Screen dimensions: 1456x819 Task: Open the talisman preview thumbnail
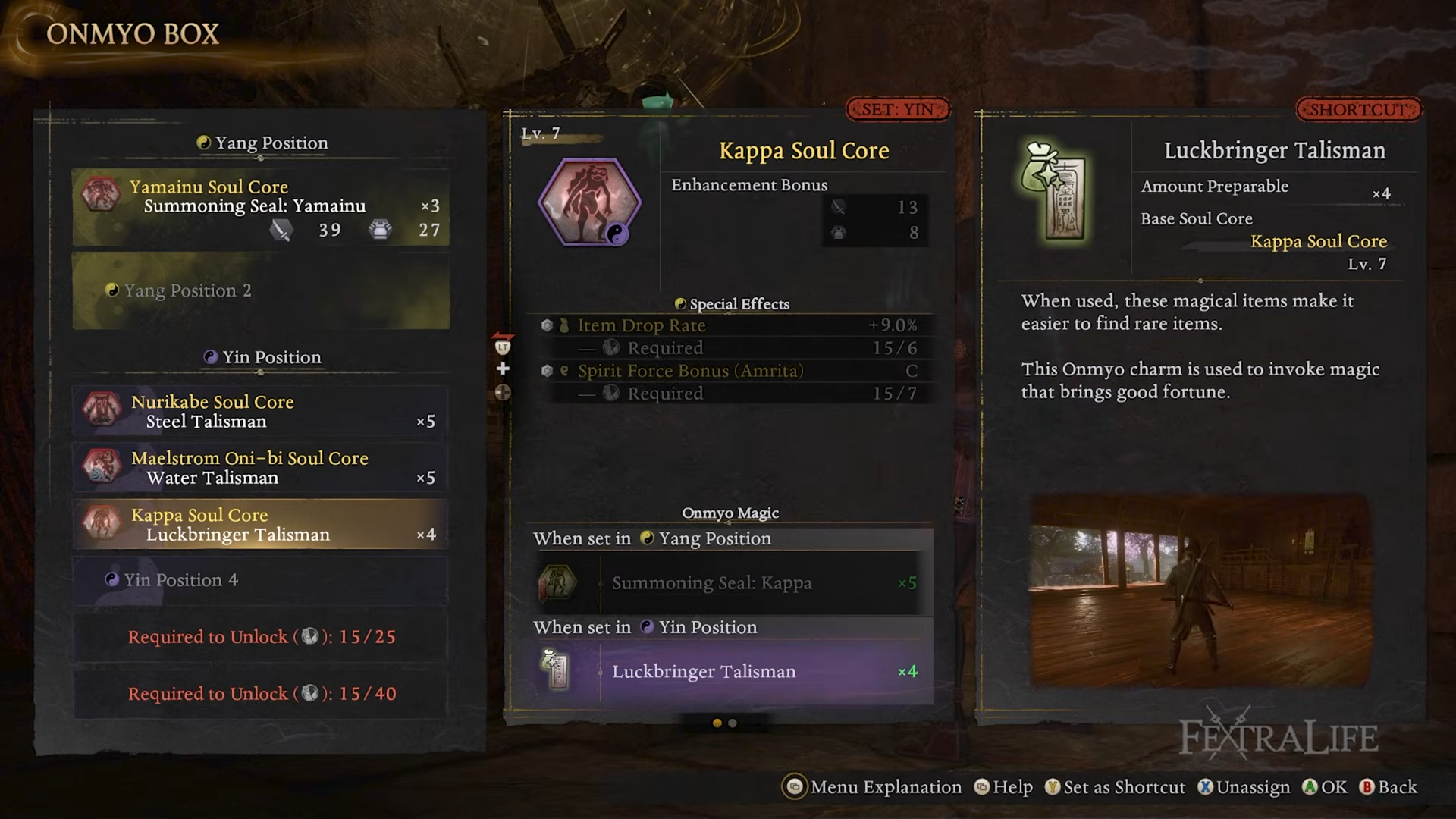tap(1200, 591)
